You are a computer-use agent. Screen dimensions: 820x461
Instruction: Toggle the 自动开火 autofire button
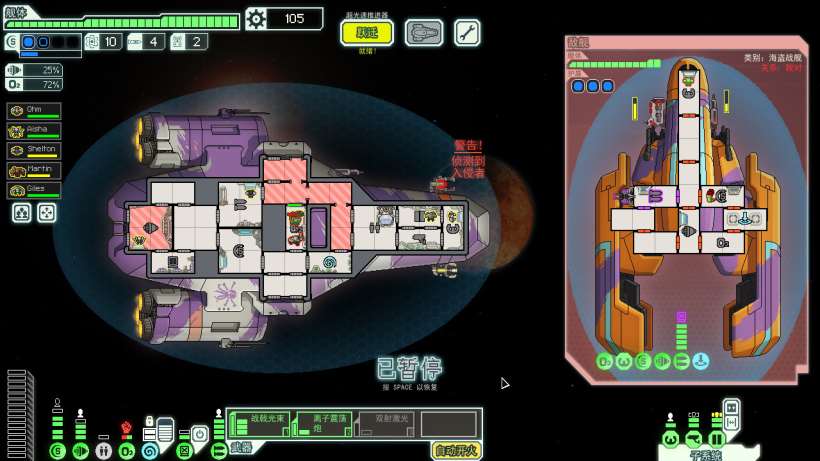pyautogui.click(x=456, y=449)
